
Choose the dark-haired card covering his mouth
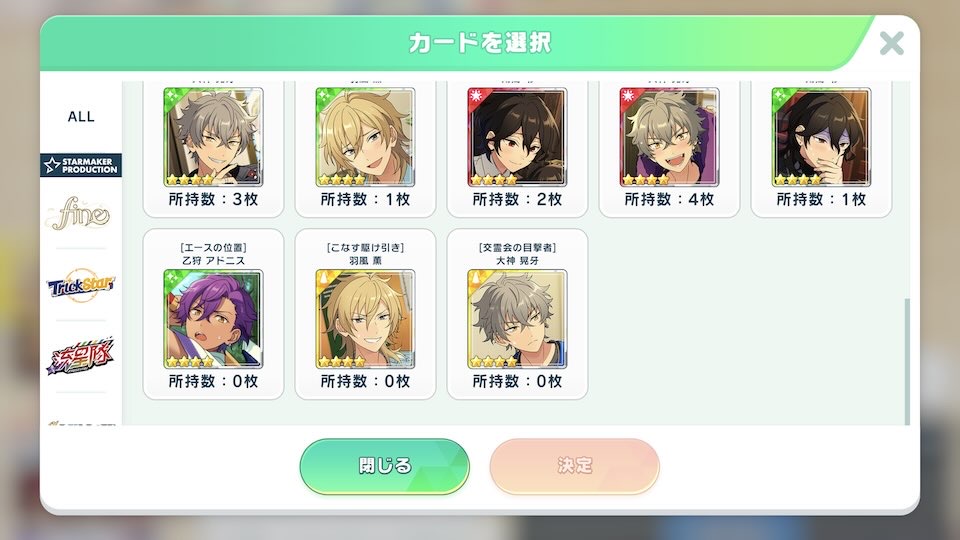(821, 137)
